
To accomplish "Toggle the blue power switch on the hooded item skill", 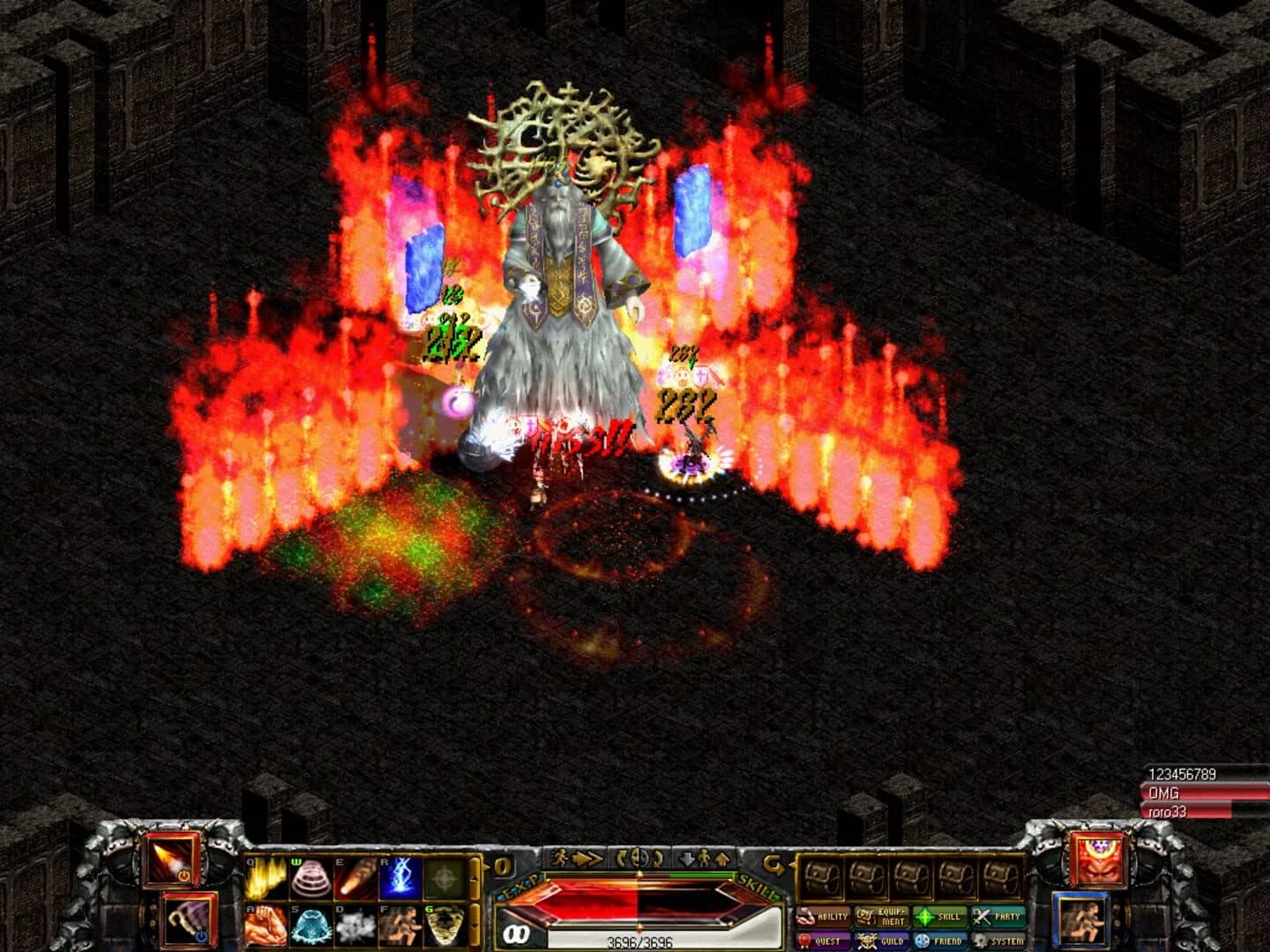I will 200,935.
